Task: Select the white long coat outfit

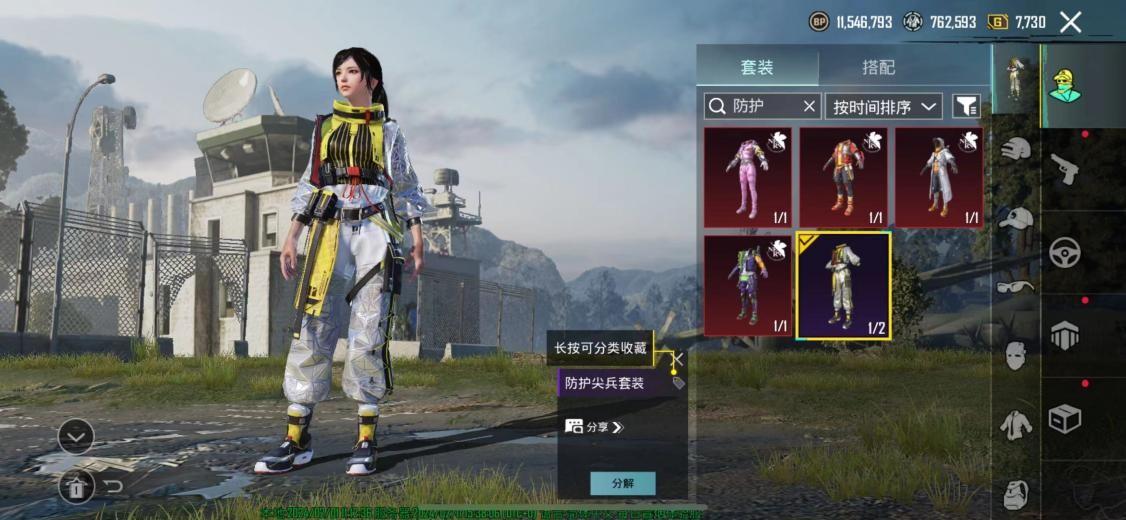Action: (x=938, y=177)
